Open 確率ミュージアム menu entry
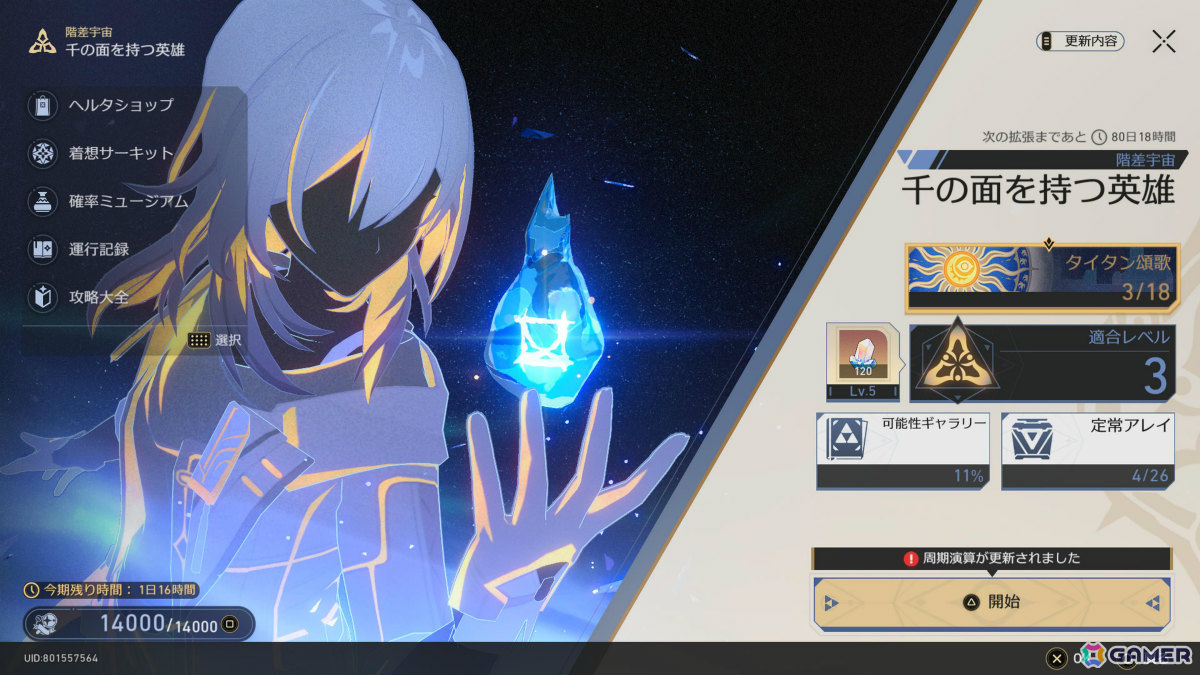This screenshot has width=1200, height=675. click(x=127, y=201)
